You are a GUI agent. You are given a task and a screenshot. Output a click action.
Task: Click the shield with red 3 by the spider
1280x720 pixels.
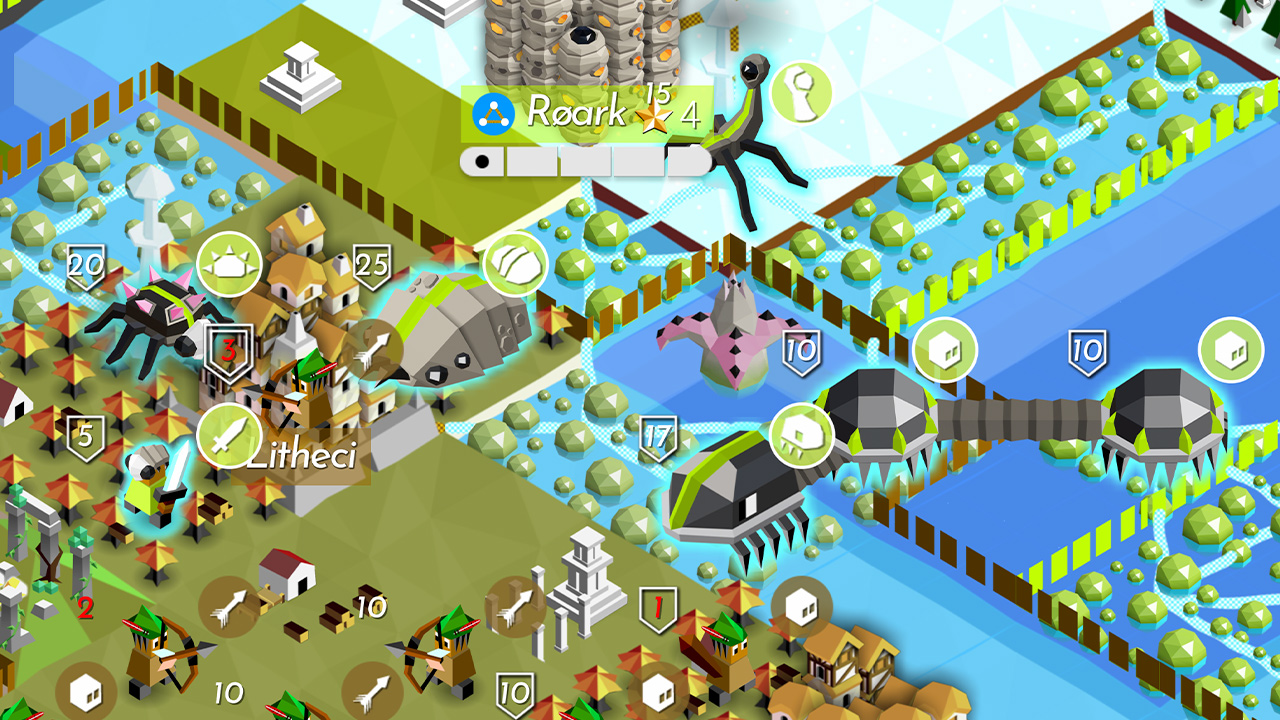(230, 352)
